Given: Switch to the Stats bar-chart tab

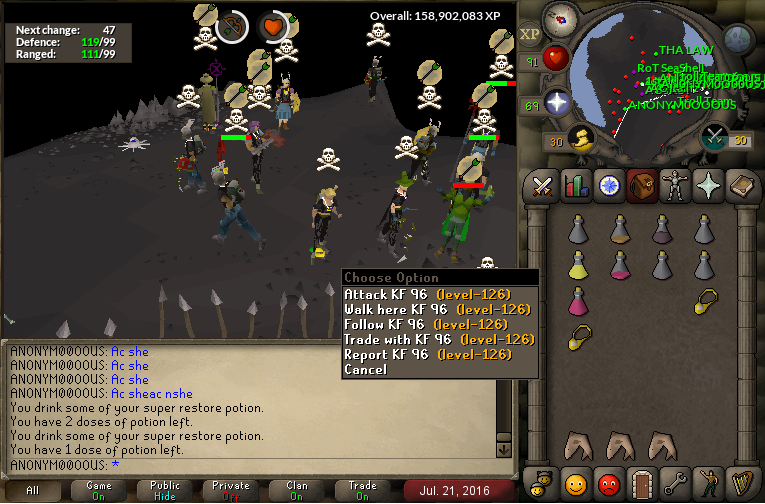Looking at the screenshot, I should pos(576,185).
